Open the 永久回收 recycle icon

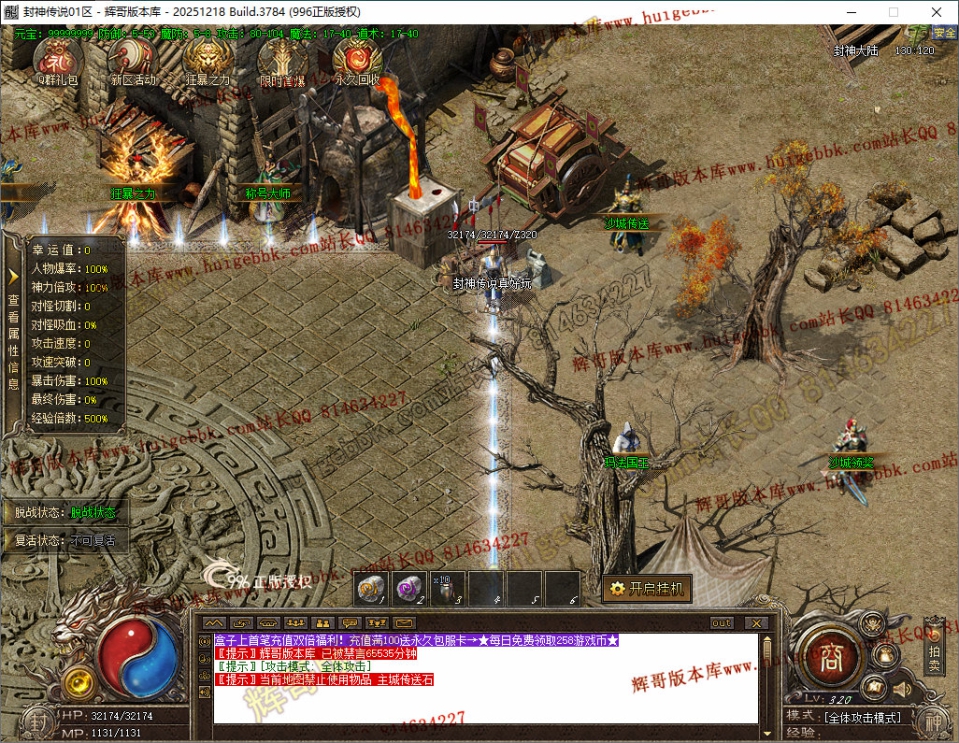click(356, 60)
